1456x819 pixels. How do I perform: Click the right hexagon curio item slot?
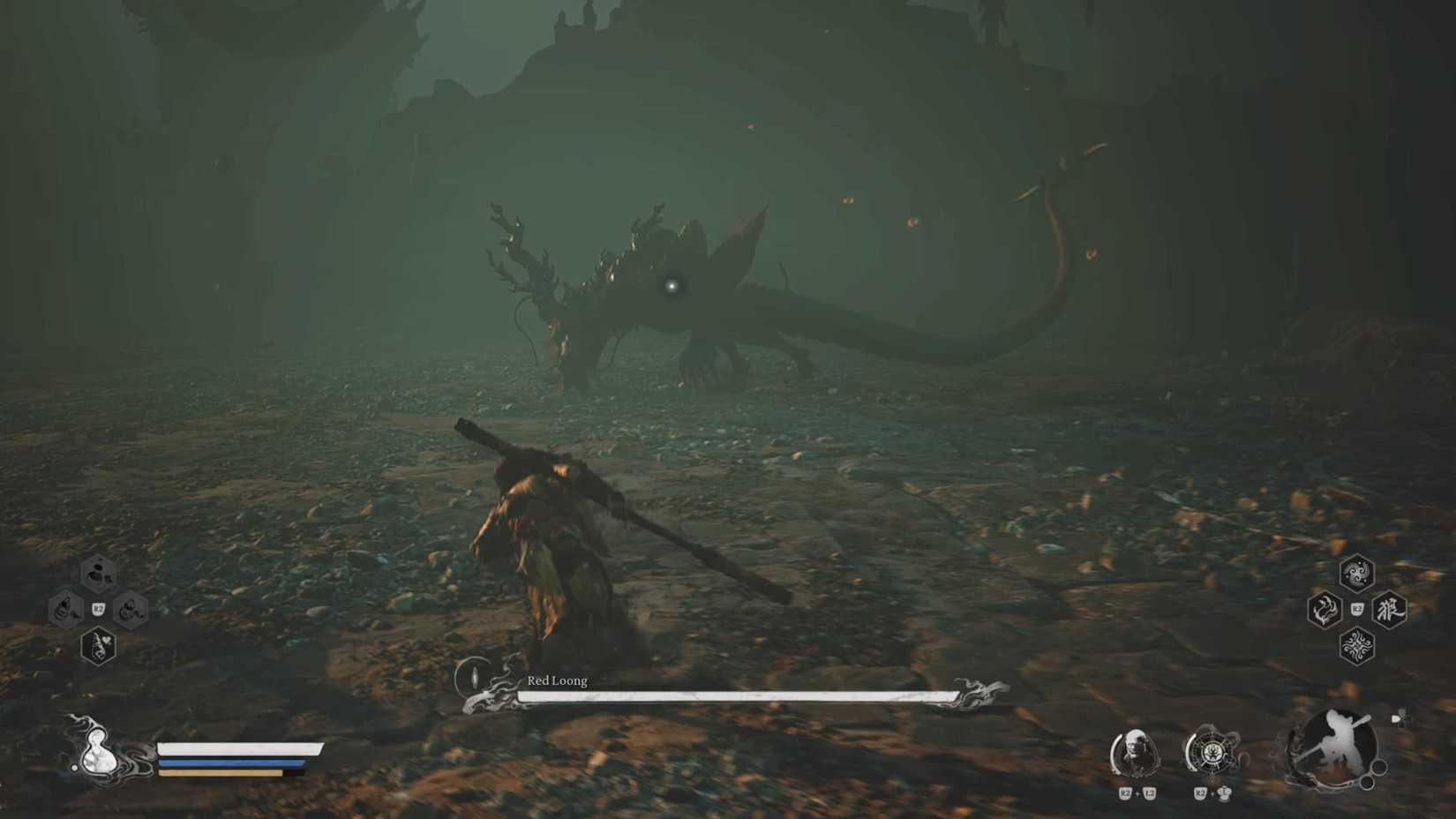[x=130, y=609]
